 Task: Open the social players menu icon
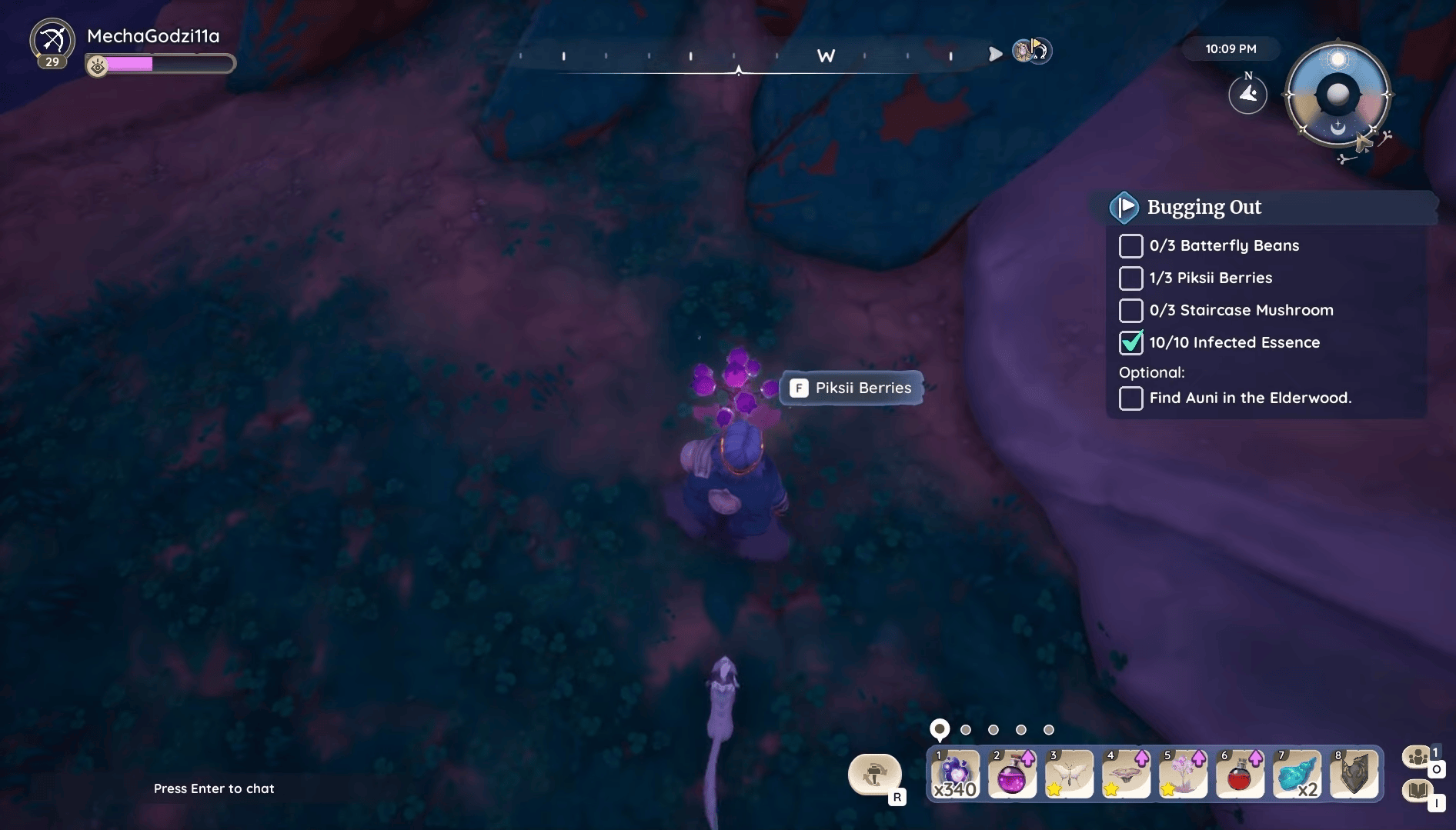pyautogui.click(x=1418, y=758)
